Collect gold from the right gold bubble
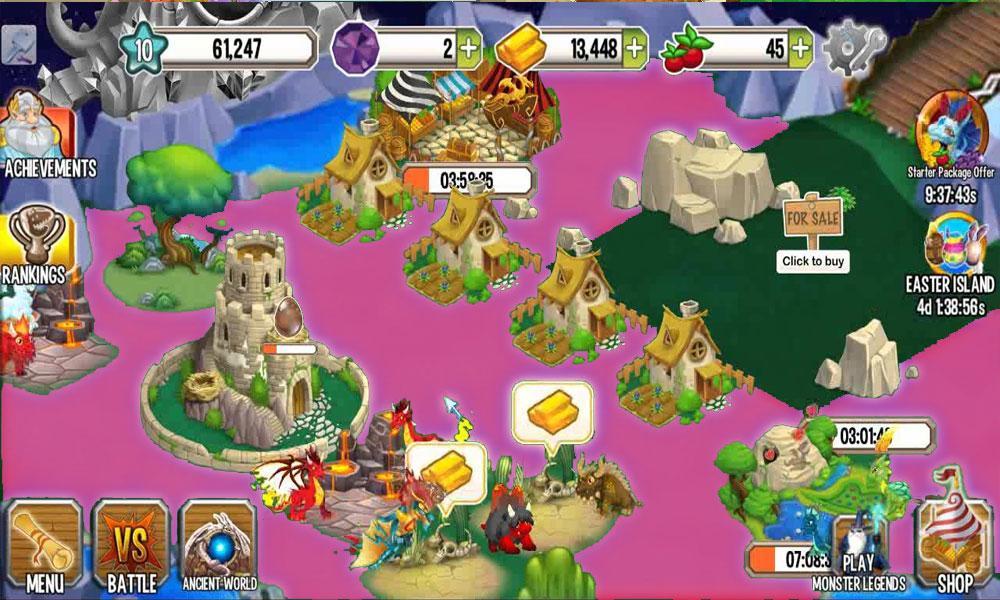Screen dimensions: 1000x600 pos(552,410)
